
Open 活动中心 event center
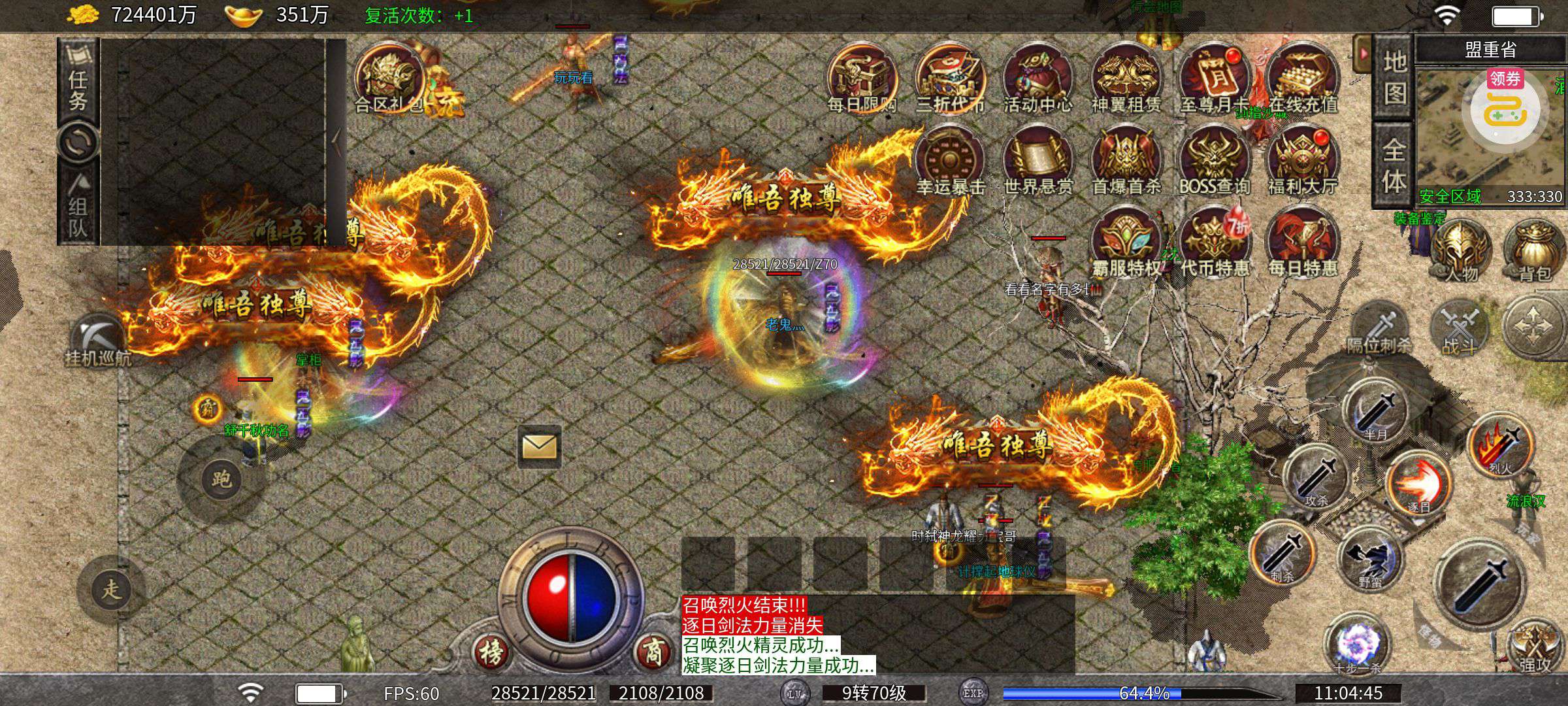tap(1037, 78)
